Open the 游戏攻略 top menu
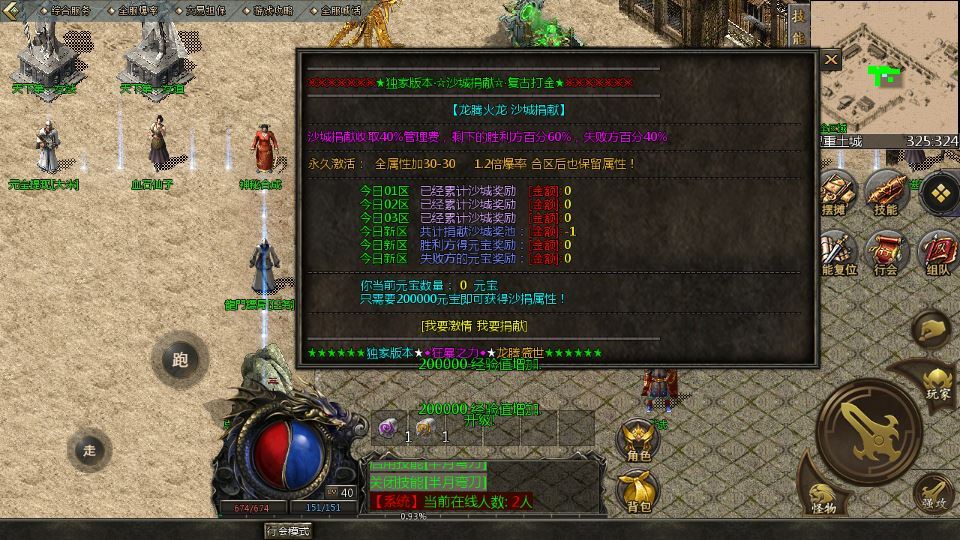Image resolution: width=960 pixels, height=540 pixels. click(x=273, y=11)
